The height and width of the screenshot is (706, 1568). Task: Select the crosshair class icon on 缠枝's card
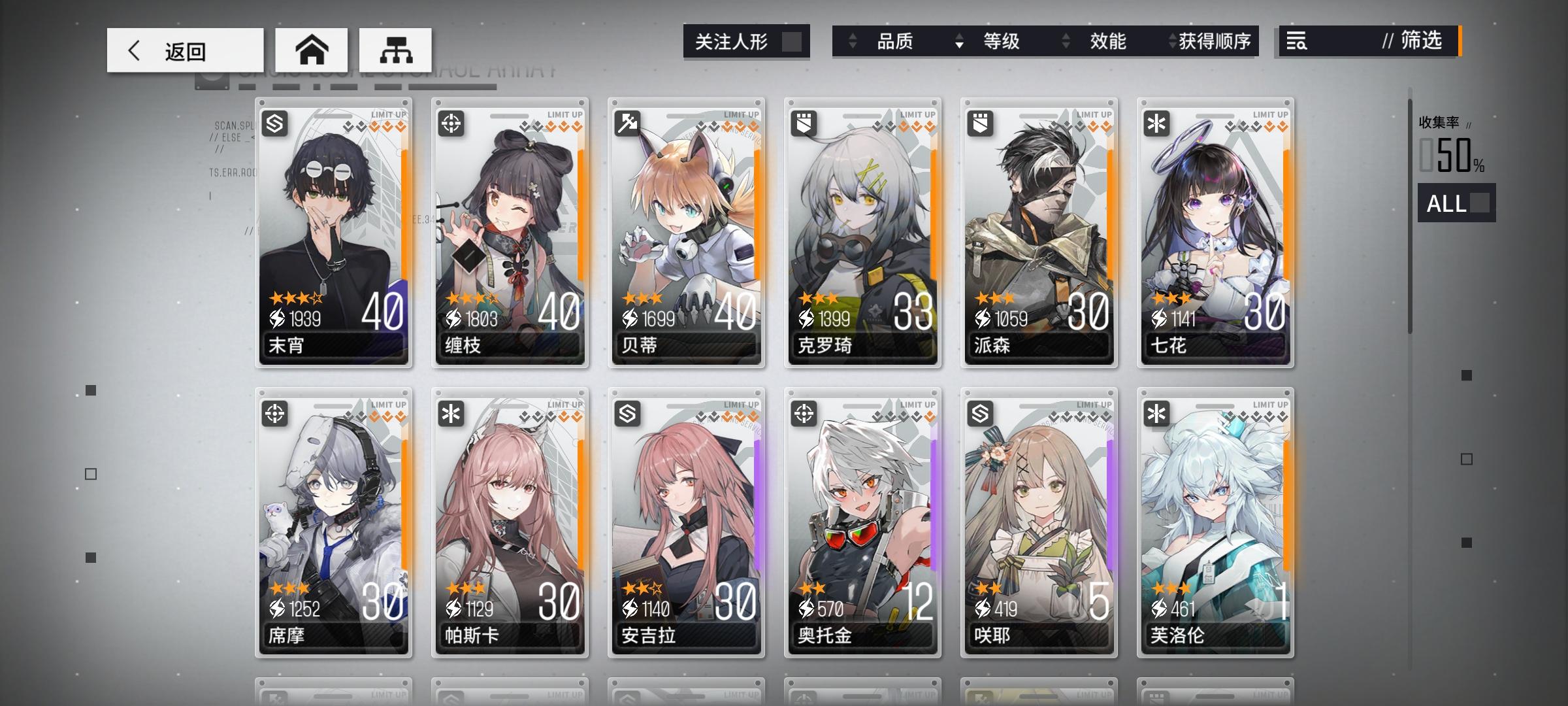pos(449,123)
